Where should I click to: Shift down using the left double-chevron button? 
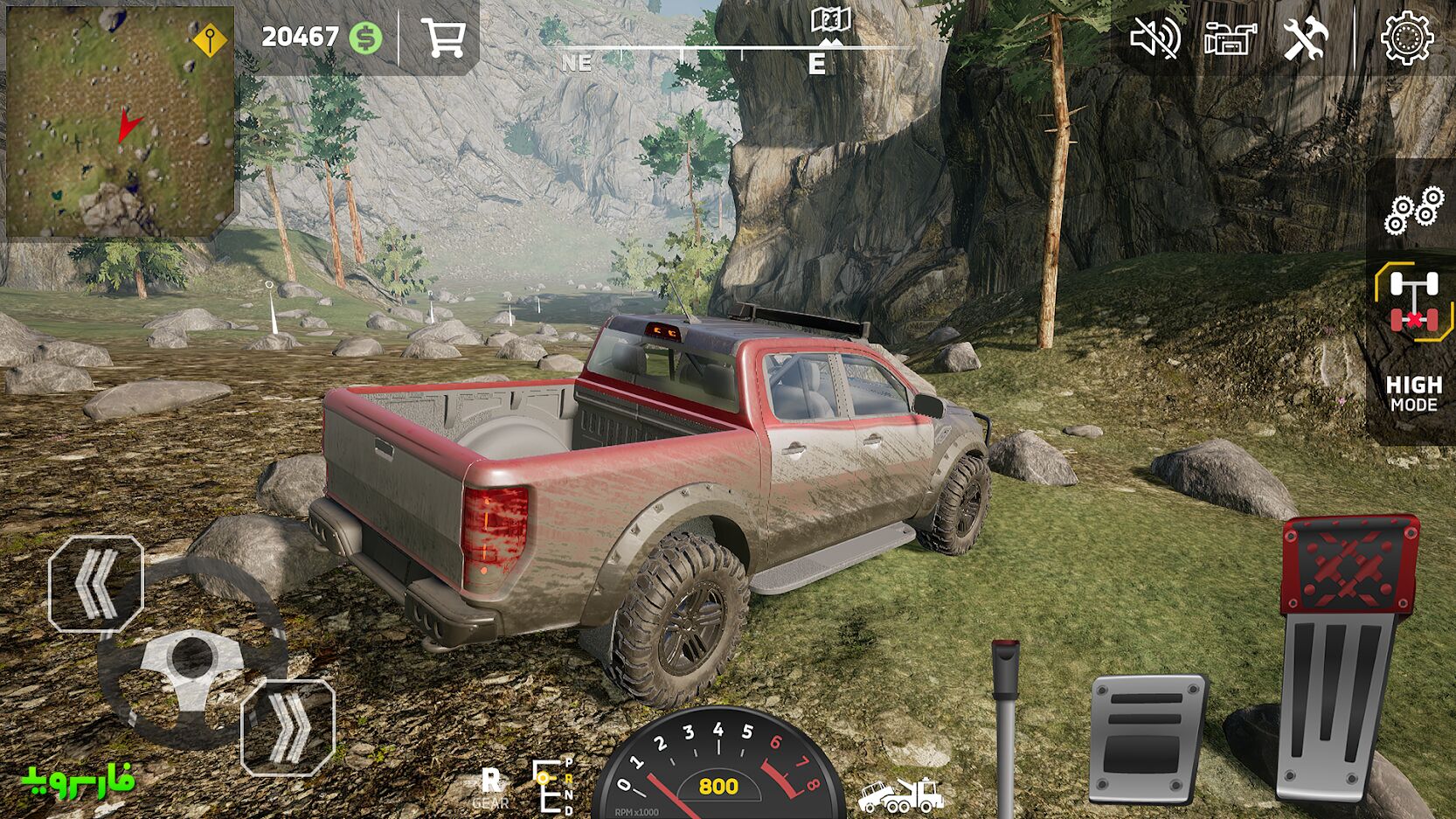(x=94, y=586)
